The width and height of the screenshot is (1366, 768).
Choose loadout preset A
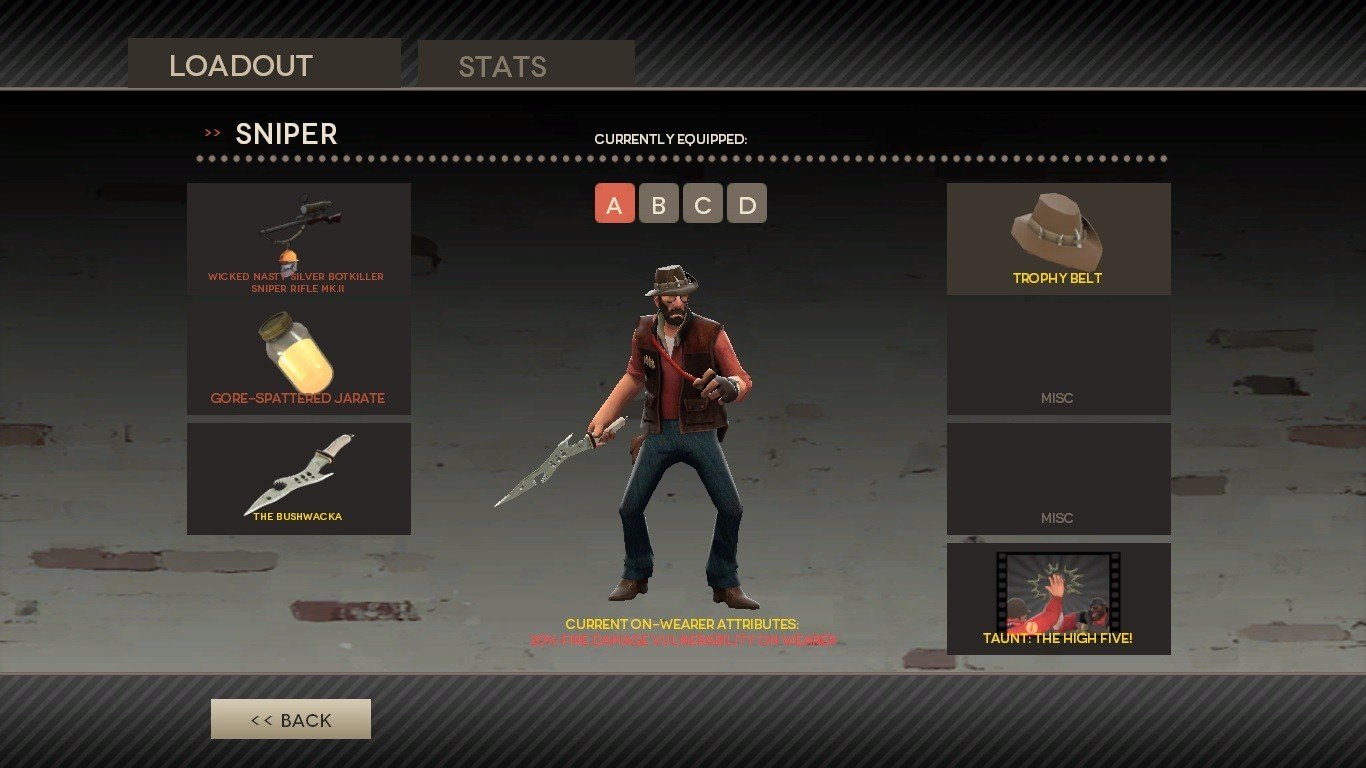point(614,204)
